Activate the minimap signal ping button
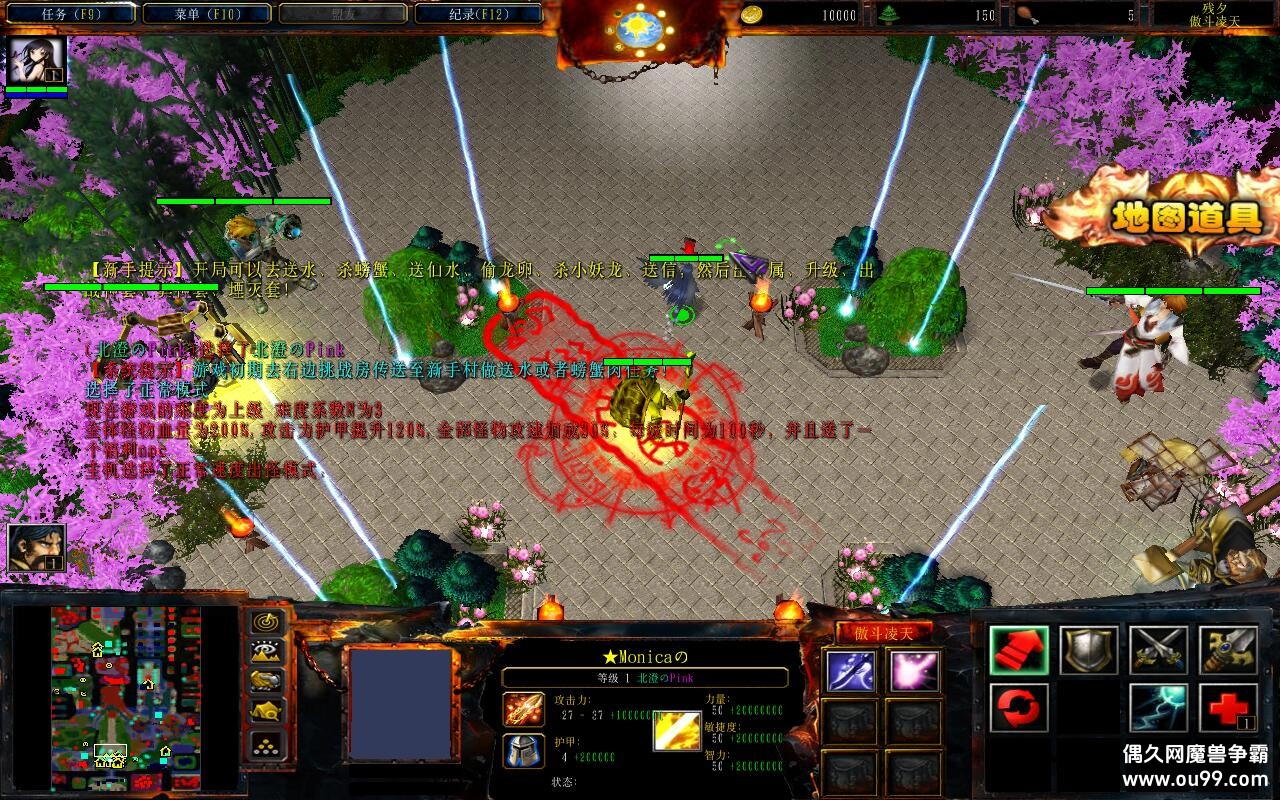Image resolution: width=1280 pixels, height=800 pixels. pyautogui.click(x=267, y=622)
